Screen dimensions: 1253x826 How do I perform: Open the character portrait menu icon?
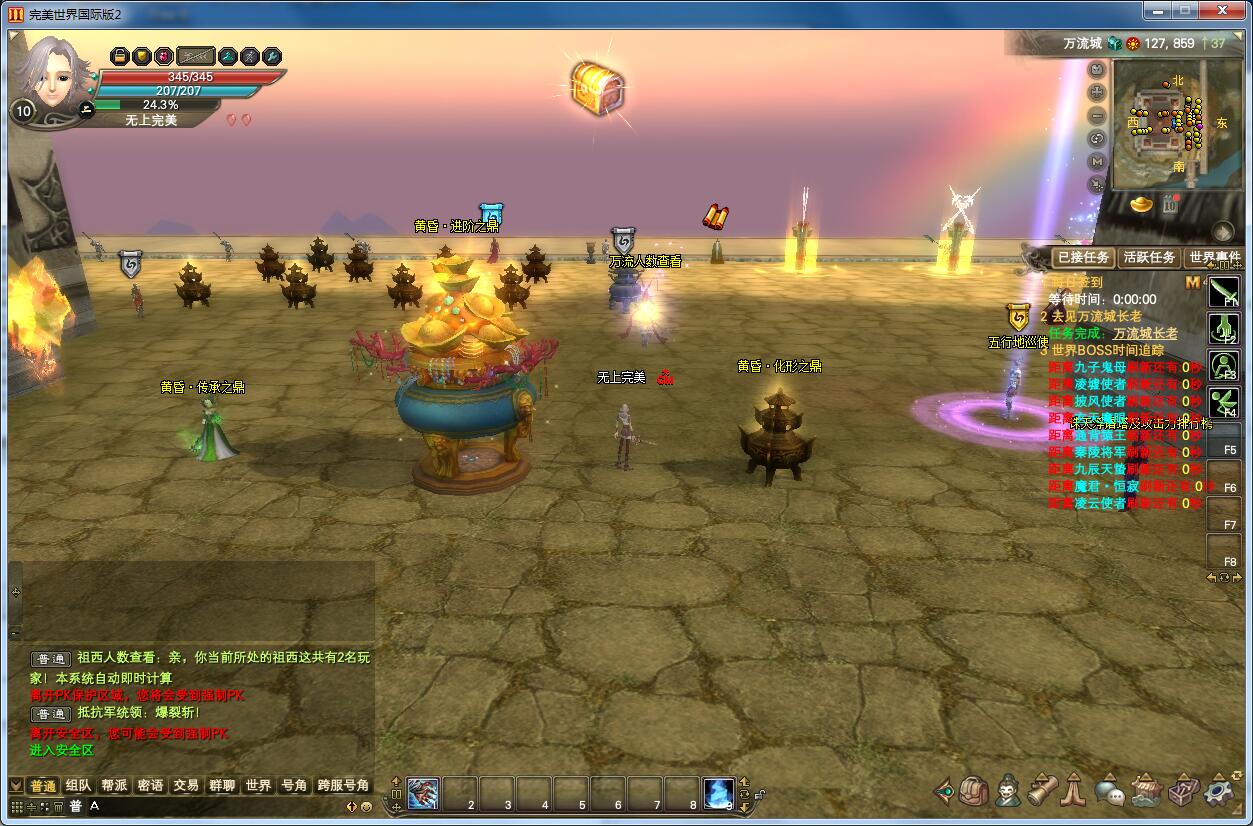(x=1007, y=791)
